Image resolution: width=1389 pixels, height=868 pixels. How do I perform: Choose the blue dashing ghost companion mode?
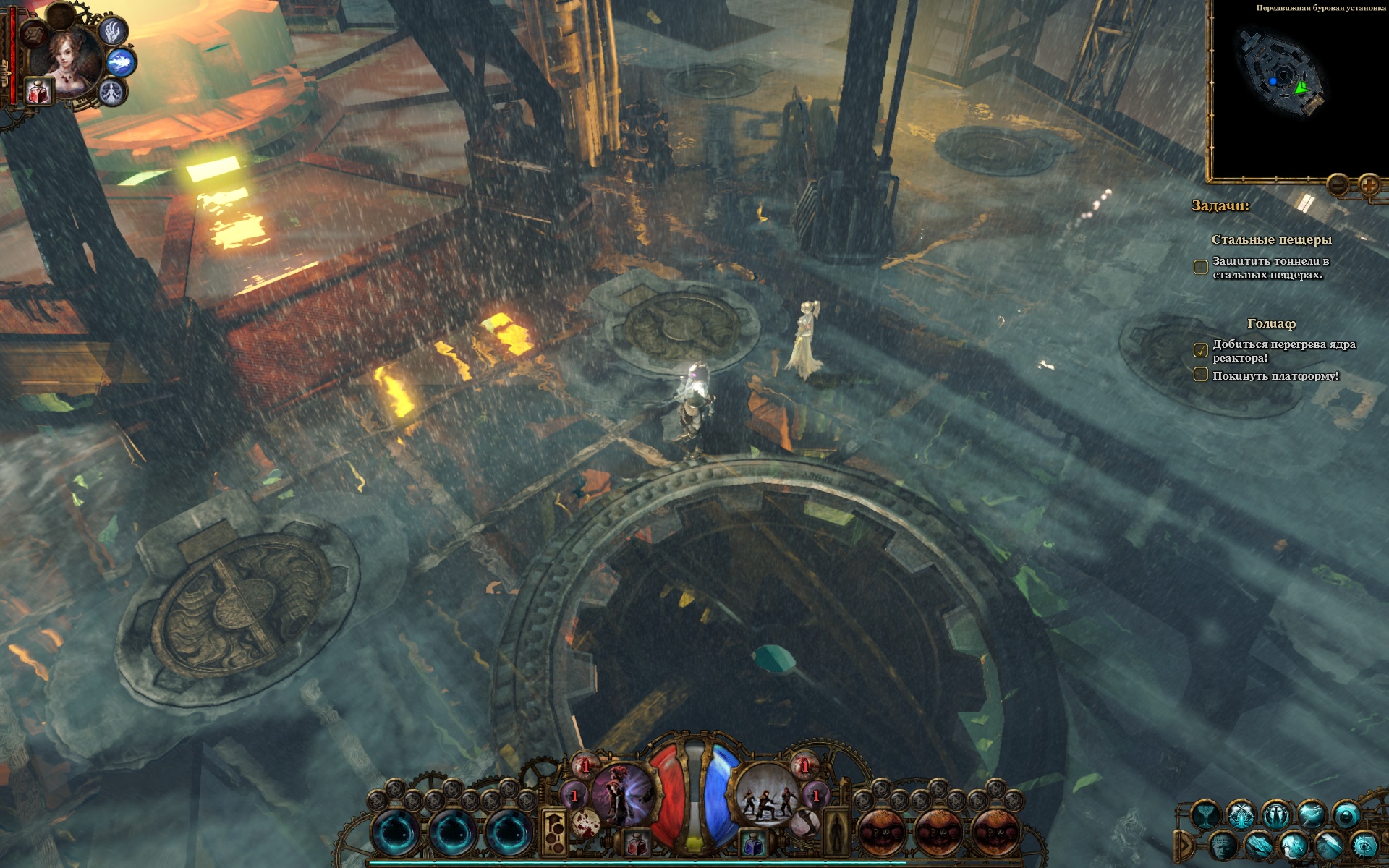122,63
